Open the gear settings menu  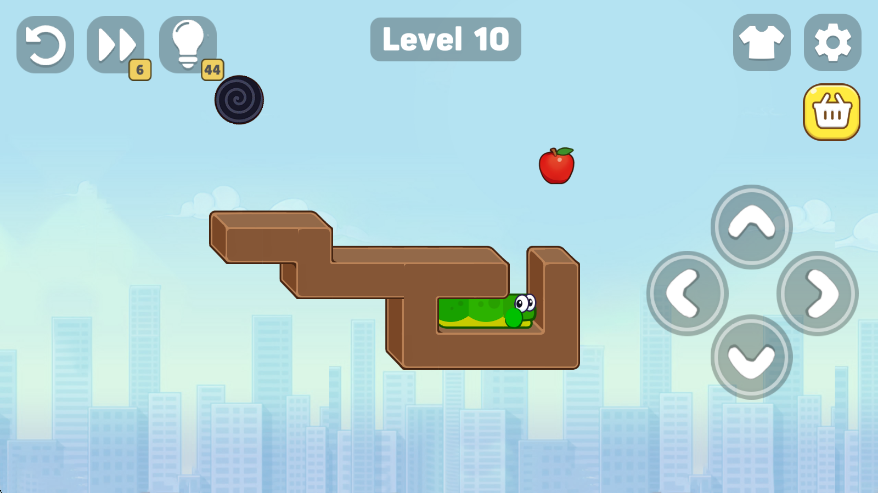click(832, 42)
